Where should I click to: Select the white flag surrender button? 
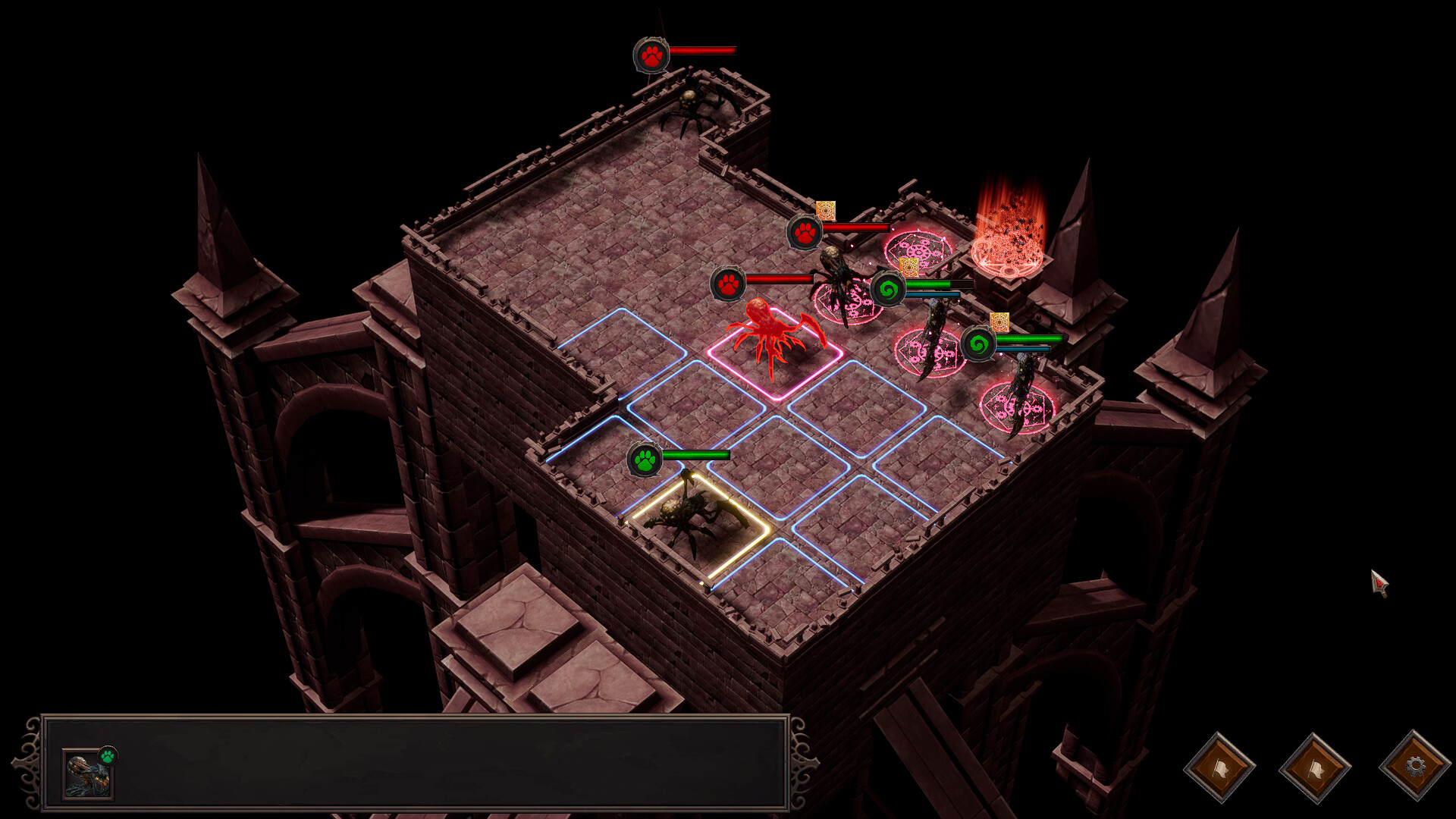pos(1219,768)
